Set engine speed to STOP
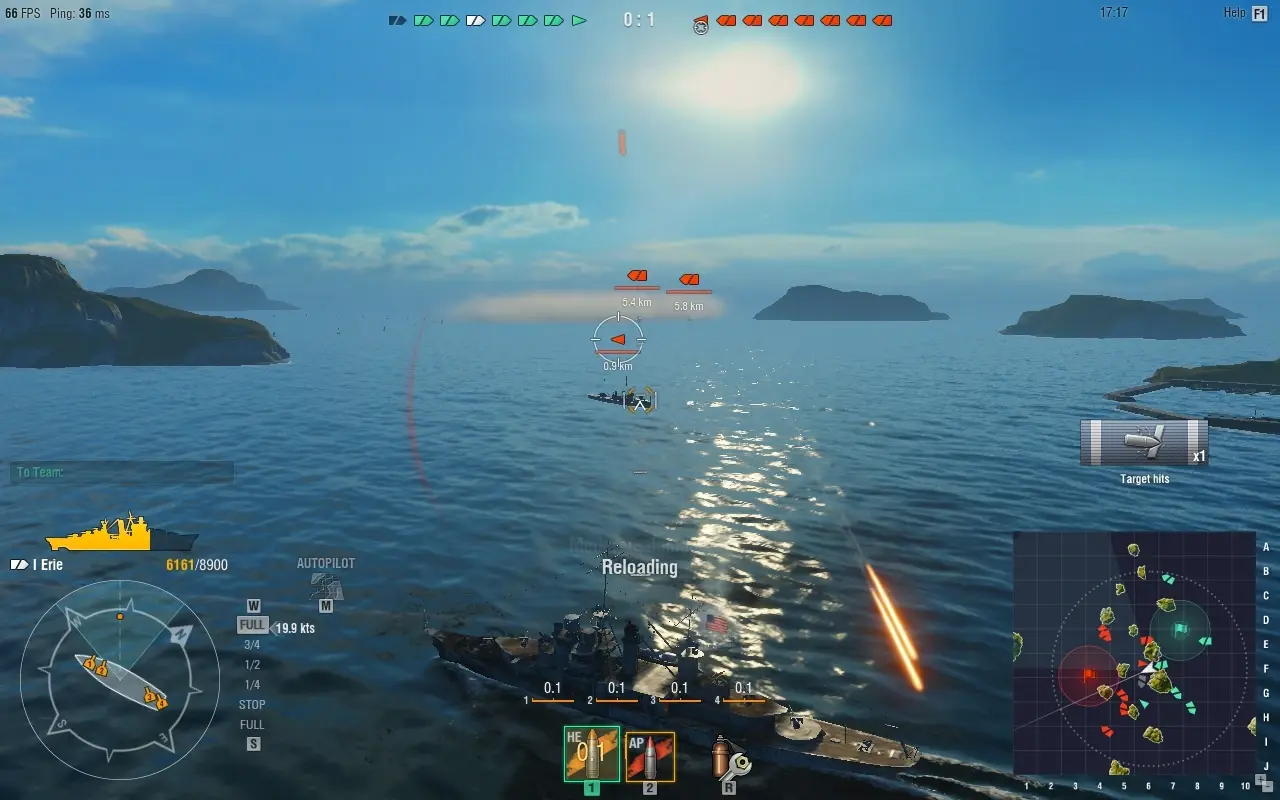 (x=251, y=704)
